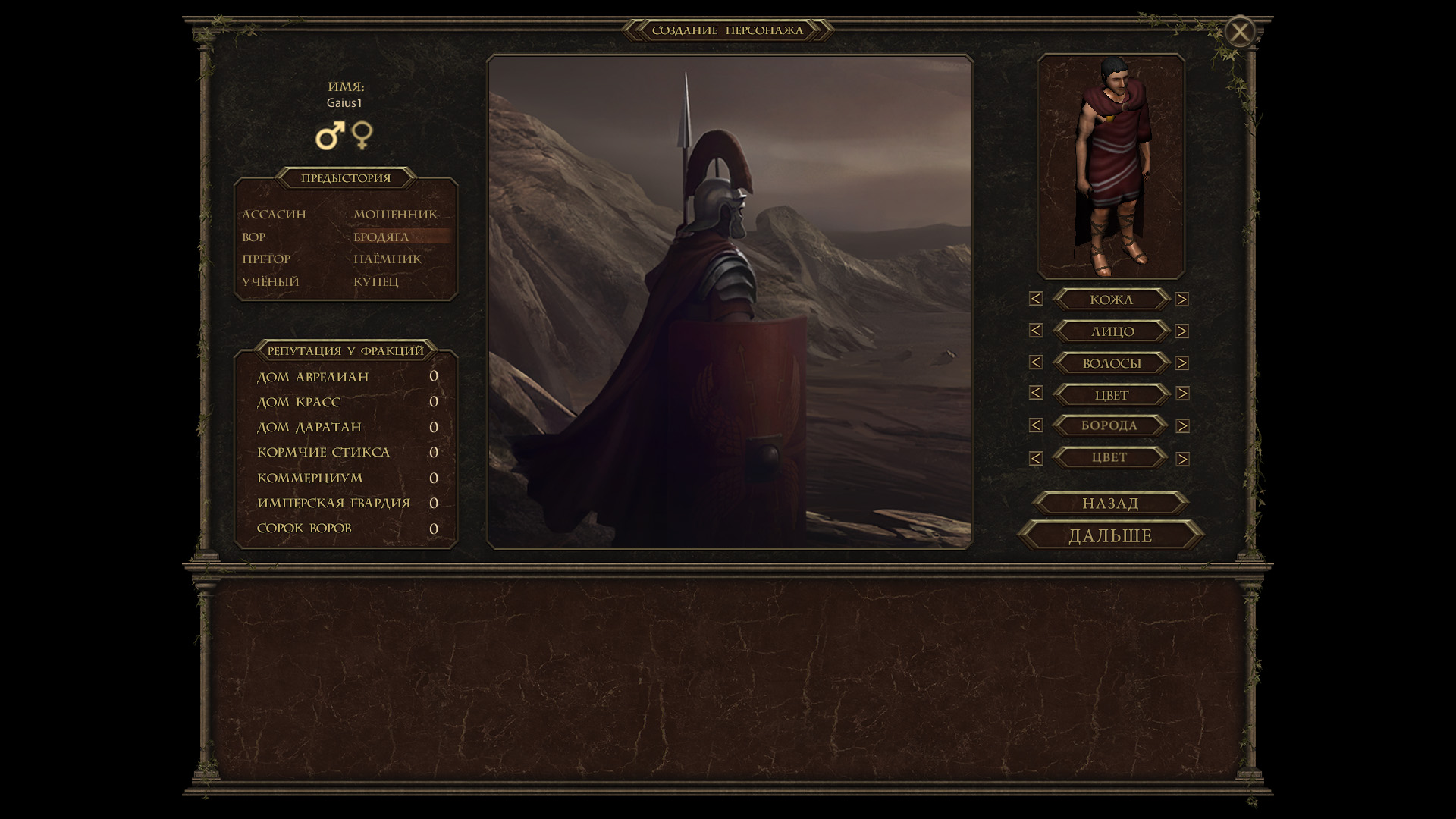Pick the Учёный background

click(x=270, y=282)
